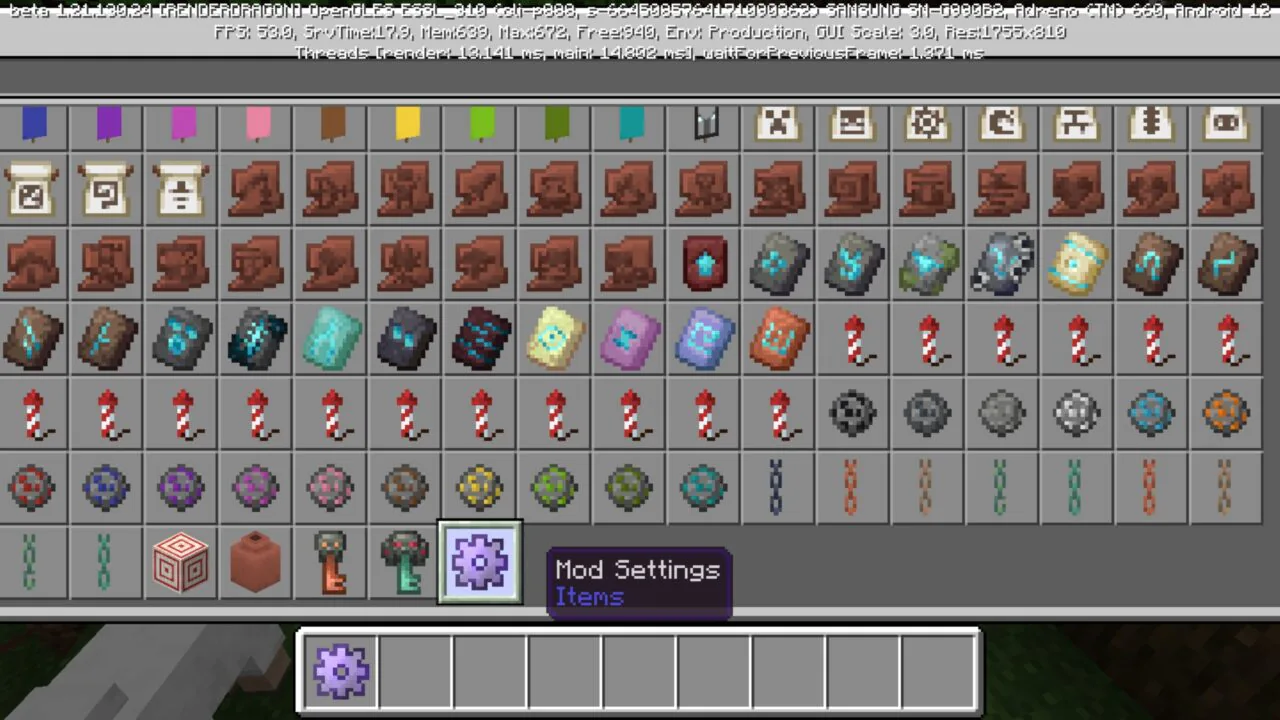This screenshot has height=720, width=1280.
Task: Select the yellow firework star
Action: (x=480, y=487)
